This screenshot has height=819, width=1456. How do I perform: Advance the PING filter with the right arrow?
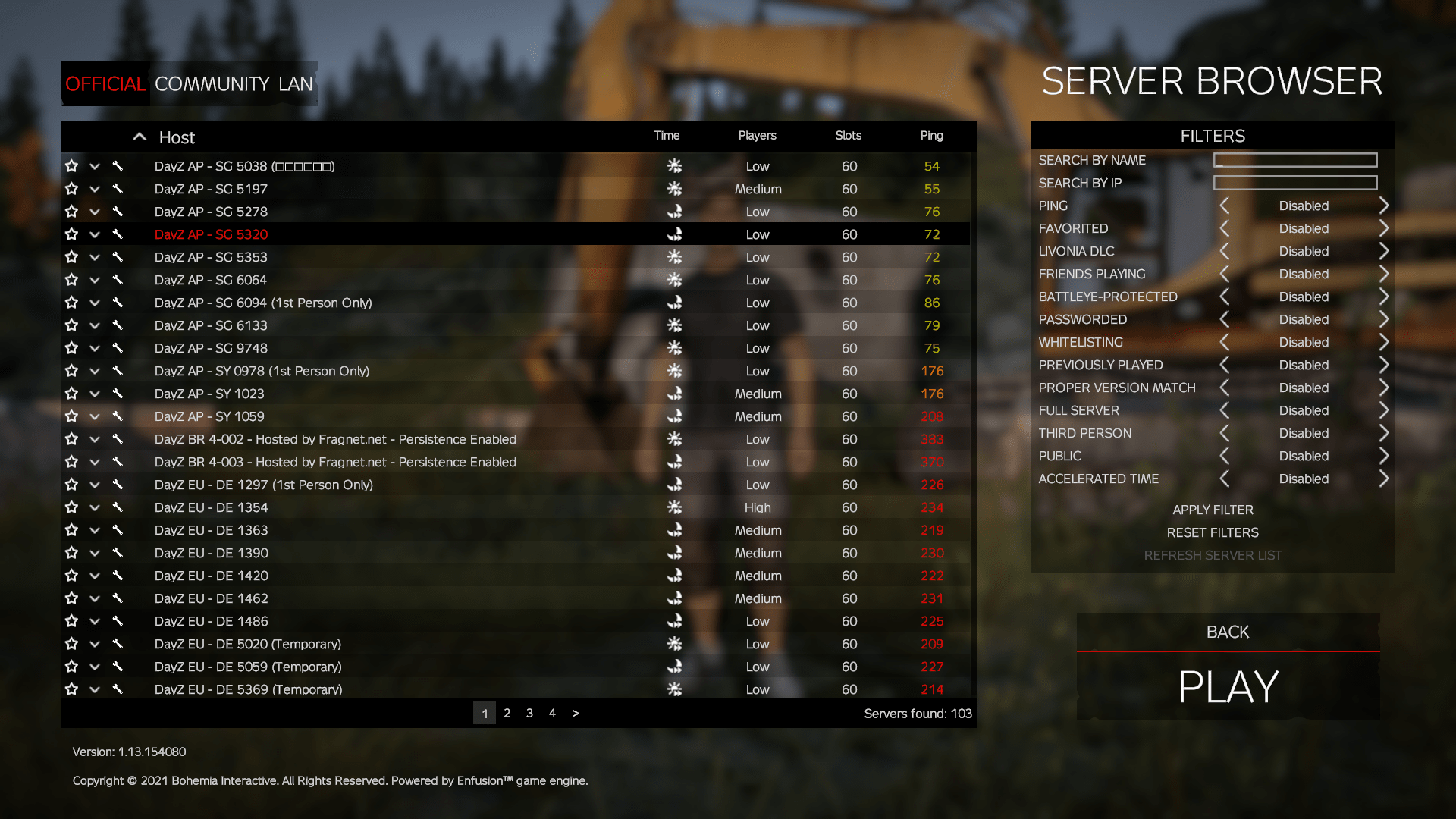(1384, 206)
